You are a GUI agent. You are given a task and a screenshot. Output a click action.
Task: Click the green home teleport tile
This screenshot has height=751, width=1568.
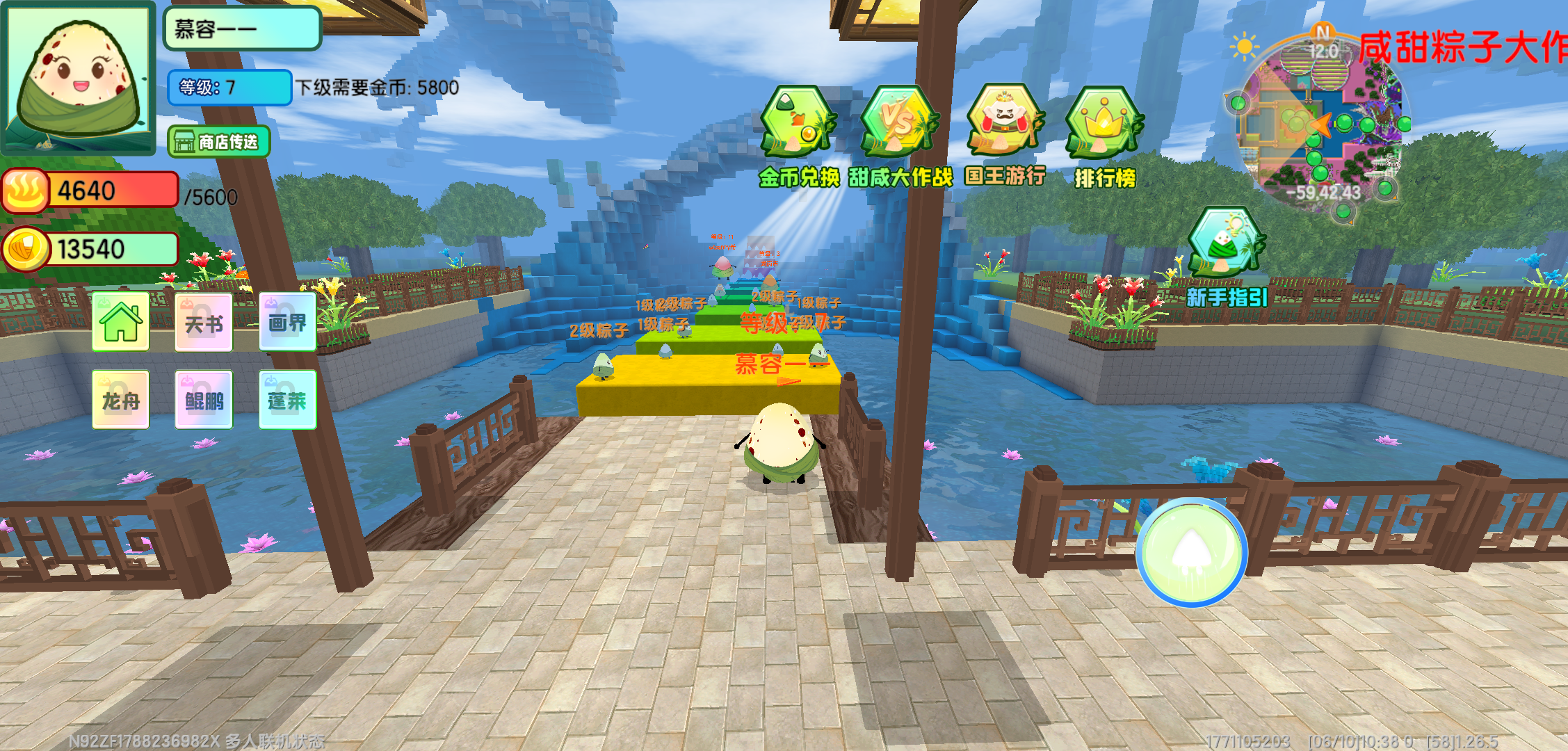[121, 322]
